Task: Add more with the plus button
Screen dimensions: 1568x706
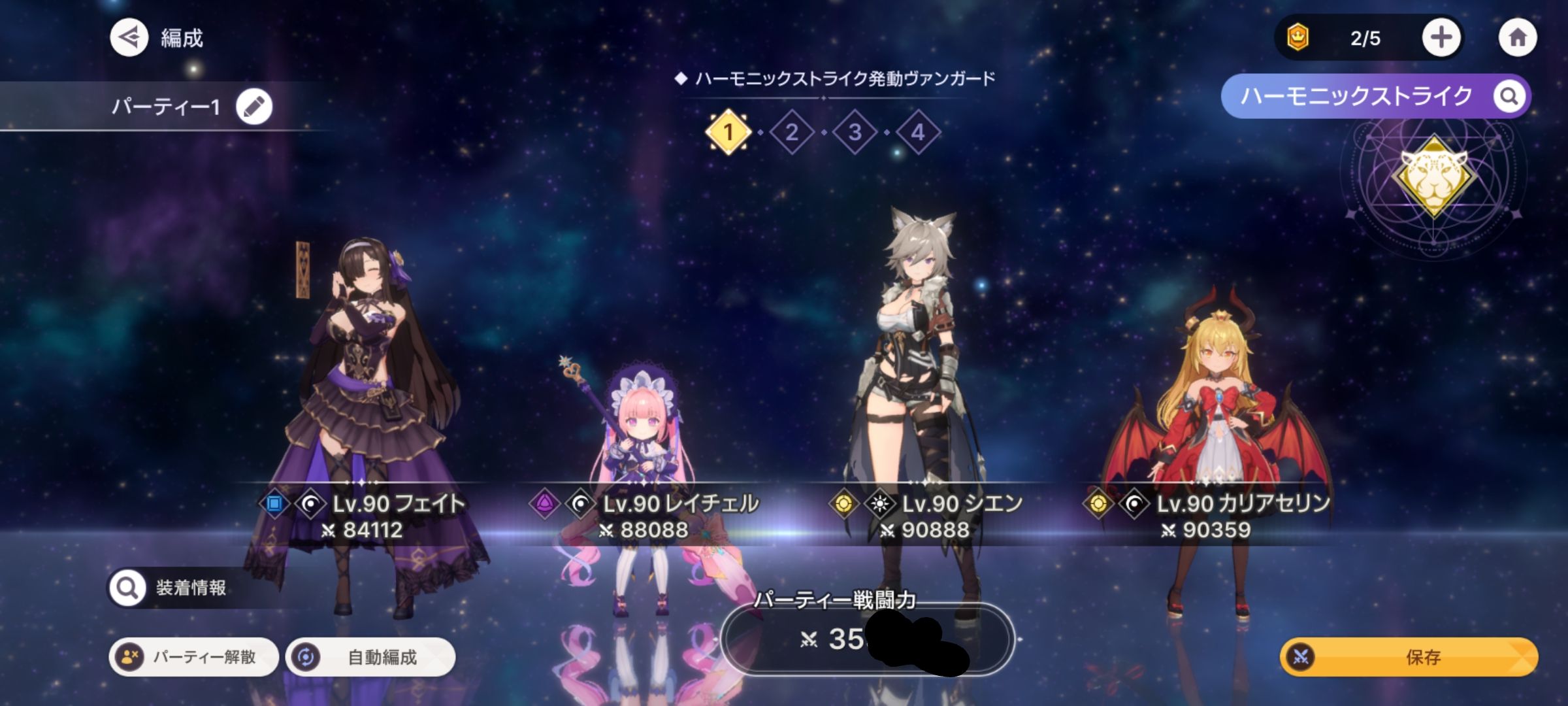Action: [x=1441, y=38]
